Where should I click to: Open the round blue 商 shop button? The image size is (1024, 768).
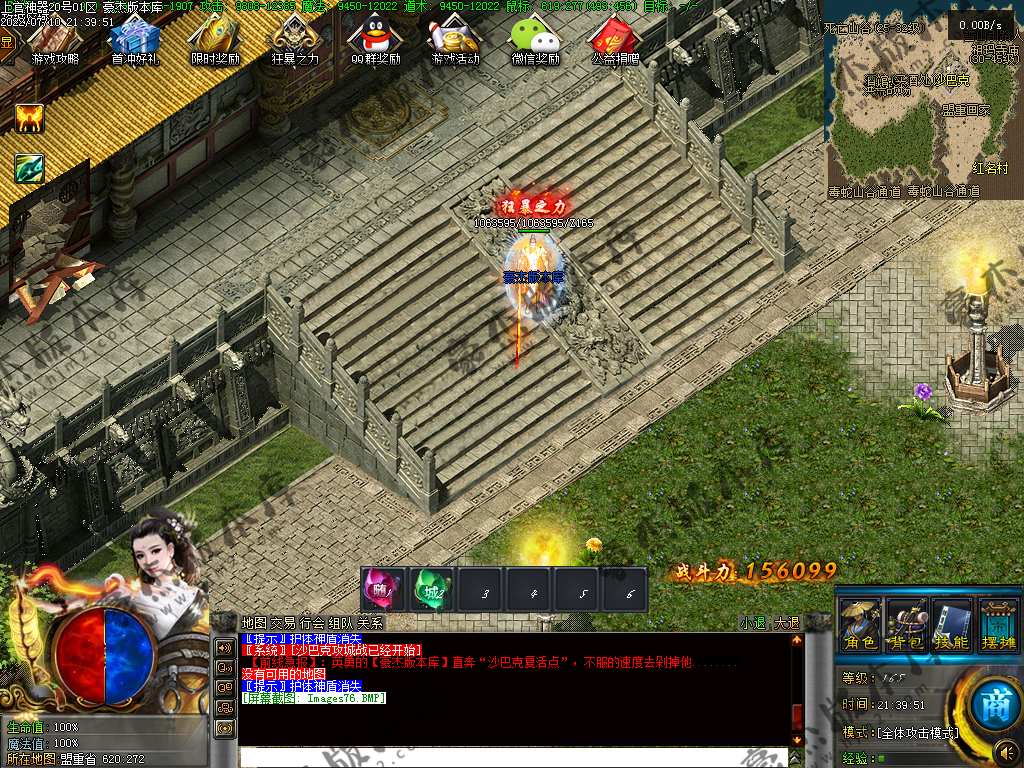[x=983, y=698]
